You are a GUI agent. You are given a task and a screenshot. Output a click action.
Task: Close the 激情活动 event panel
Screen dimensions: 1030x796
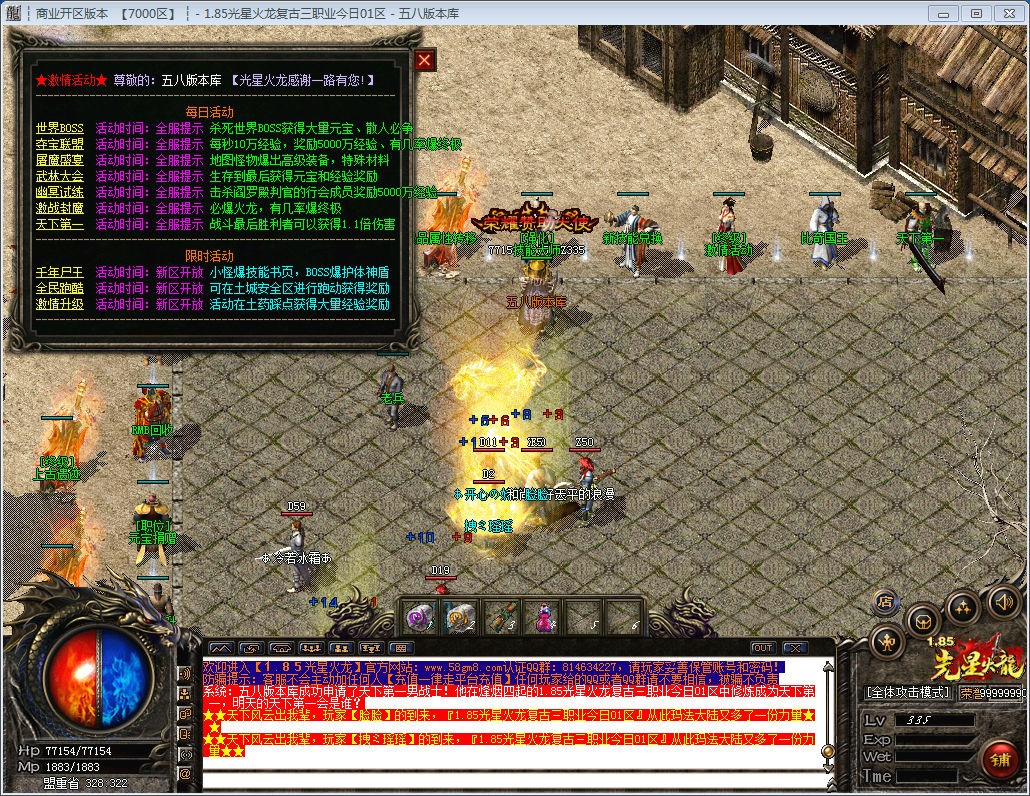point(425,60)
